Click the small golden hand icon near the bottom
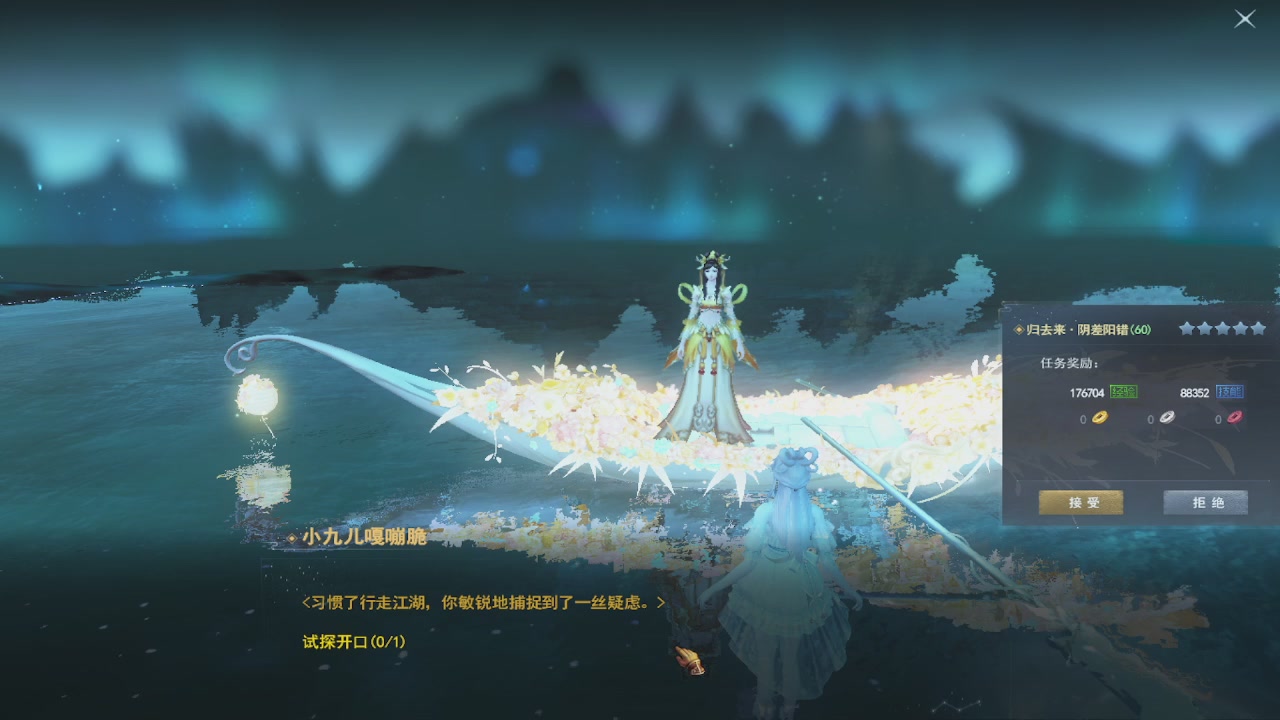The width and height of the screenshot is (1280, 720). click(x=687, y=659)
